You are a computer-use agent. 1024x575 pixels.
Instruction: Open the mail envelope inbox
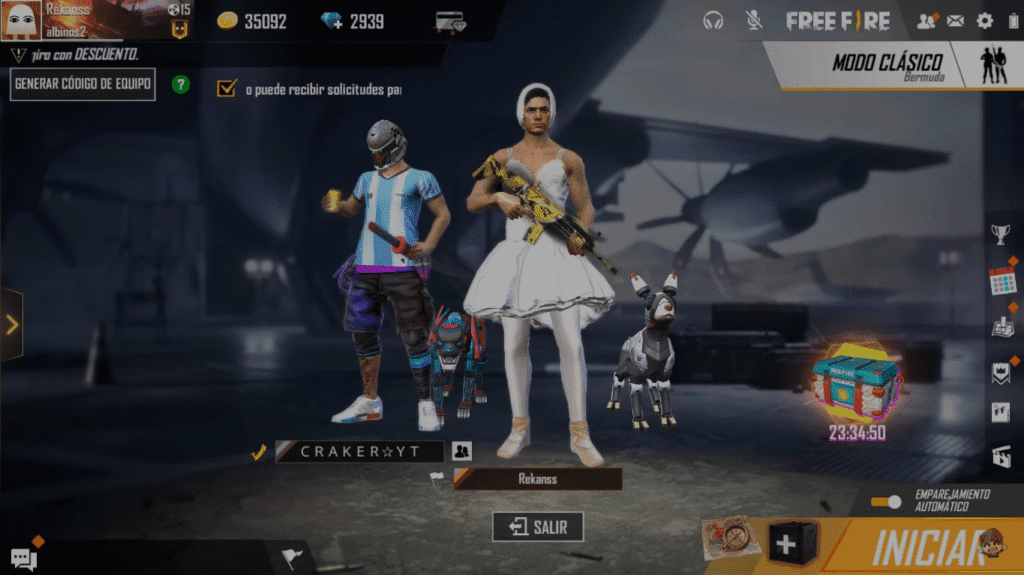(x=956, y=20)
